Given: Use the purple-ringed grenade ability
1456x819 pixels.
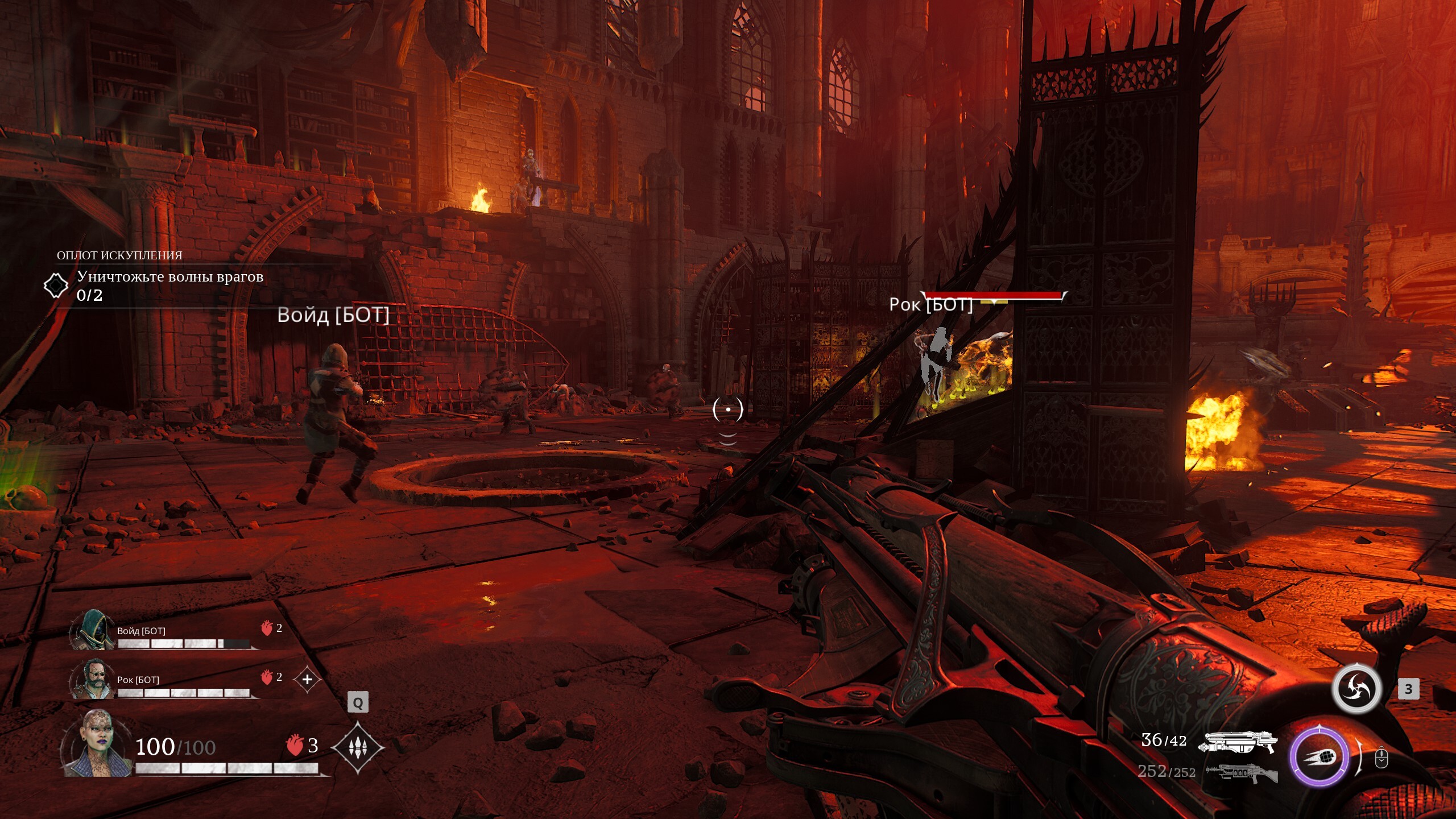Looking at the screenshot, I should point(1319,757).
